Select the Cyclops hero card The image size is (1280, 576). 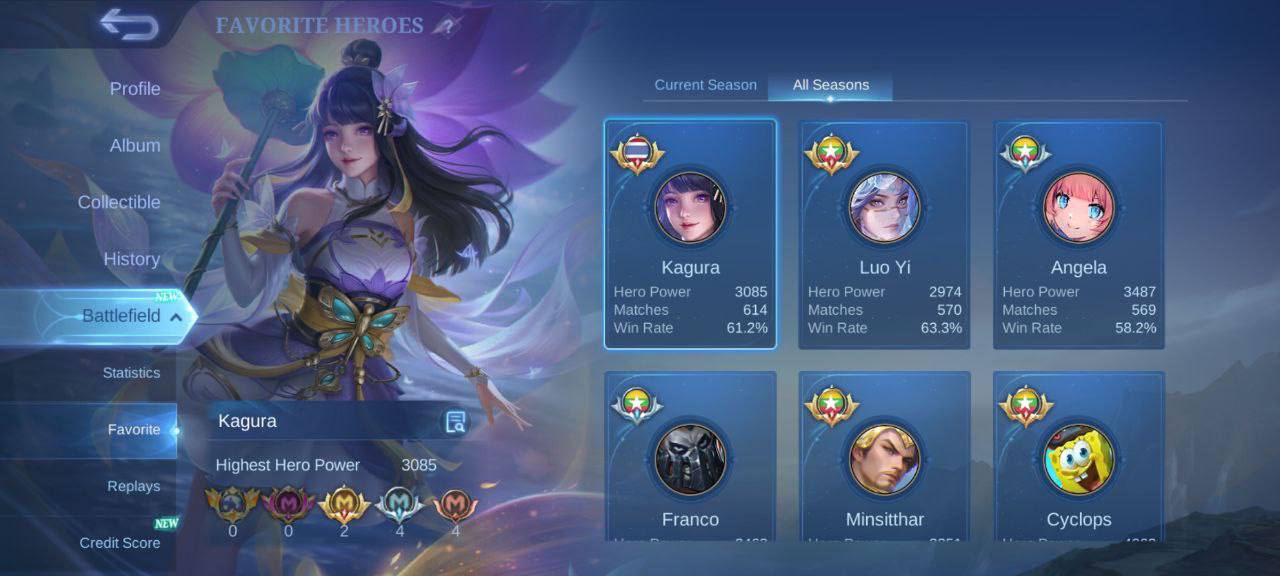1078,460
